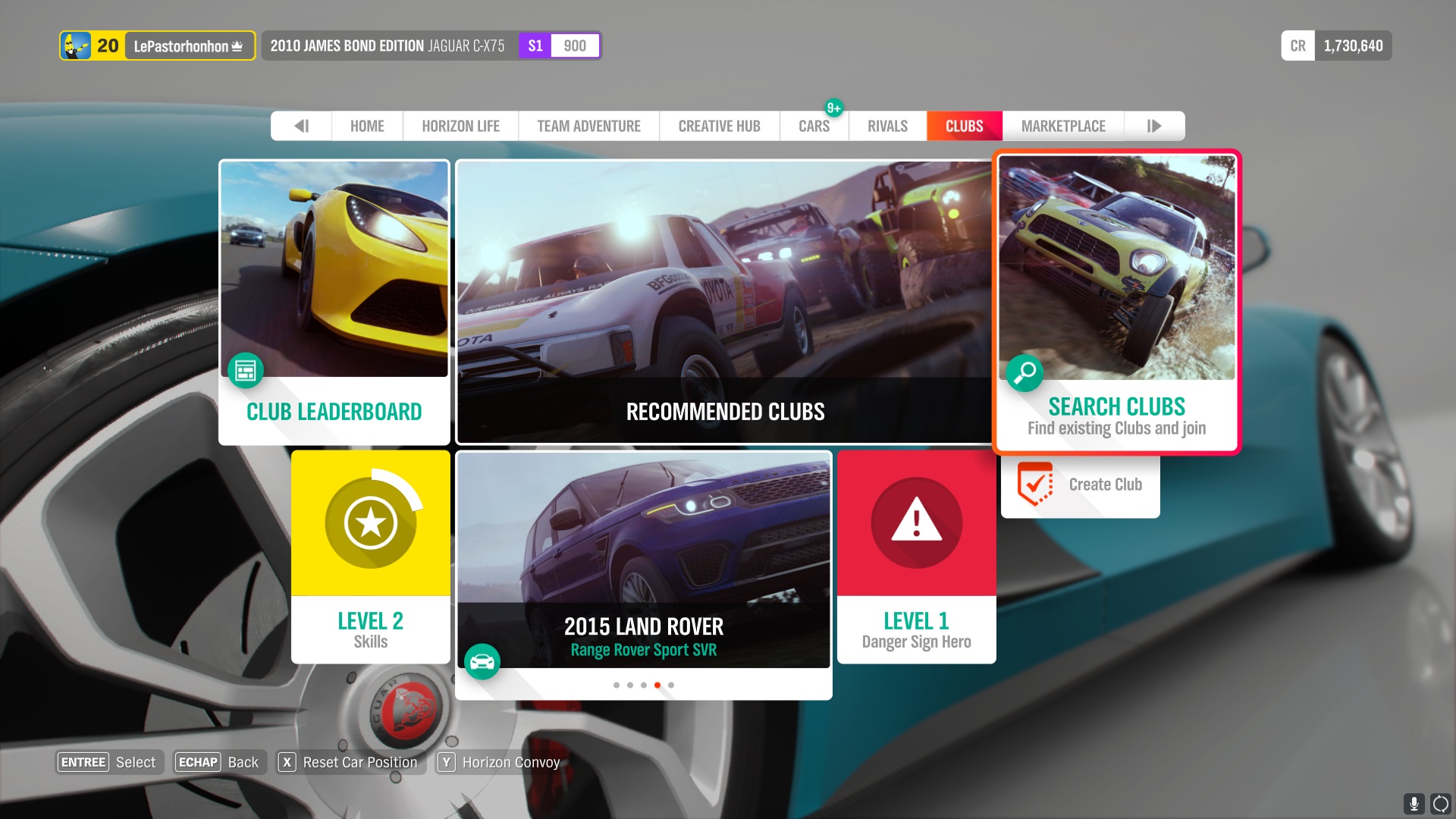The height and width of the screenshot is (819, 1456).
Task: Switch to the Rivals tab
Action: coord(887,126)
